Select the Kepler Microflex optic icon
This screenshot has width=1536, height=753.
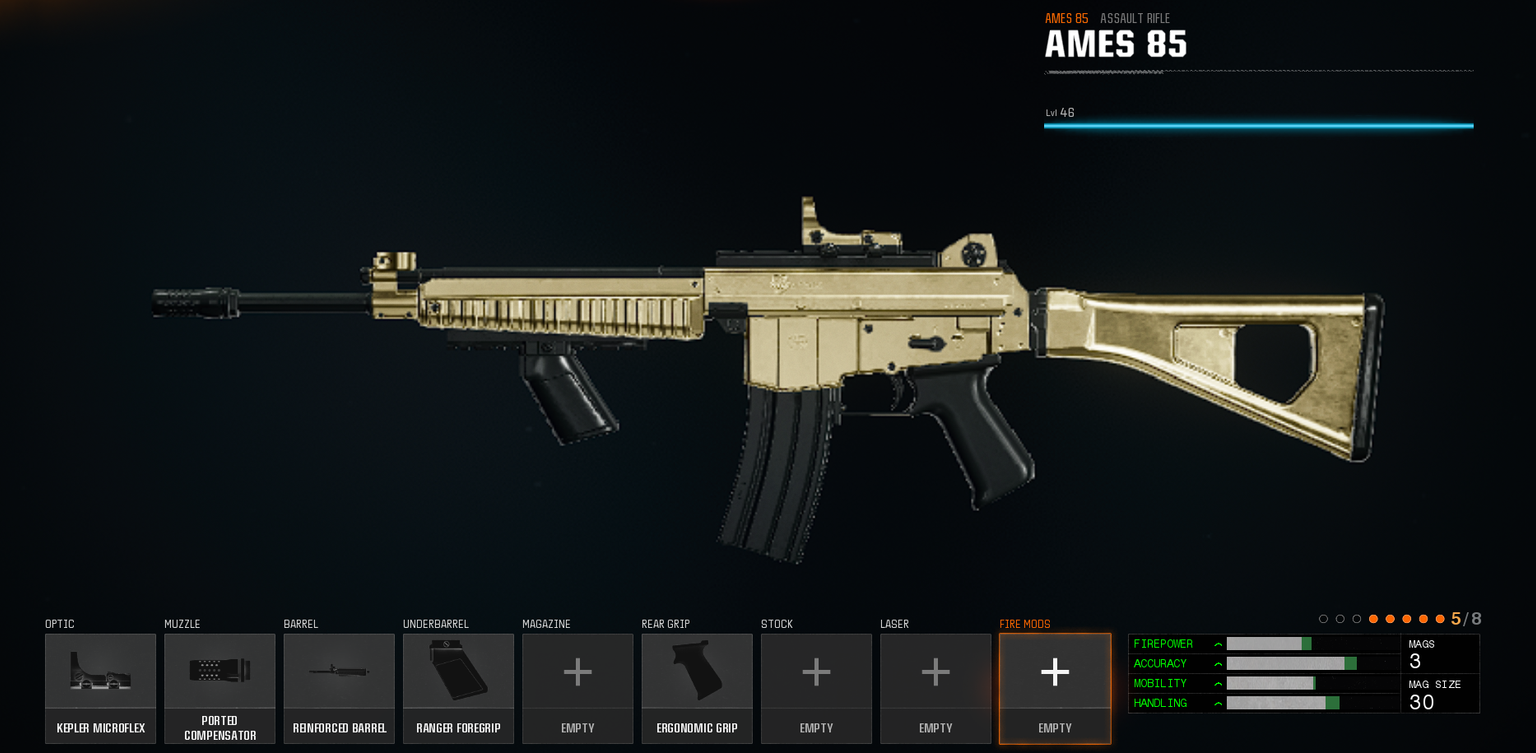point(100,671)
